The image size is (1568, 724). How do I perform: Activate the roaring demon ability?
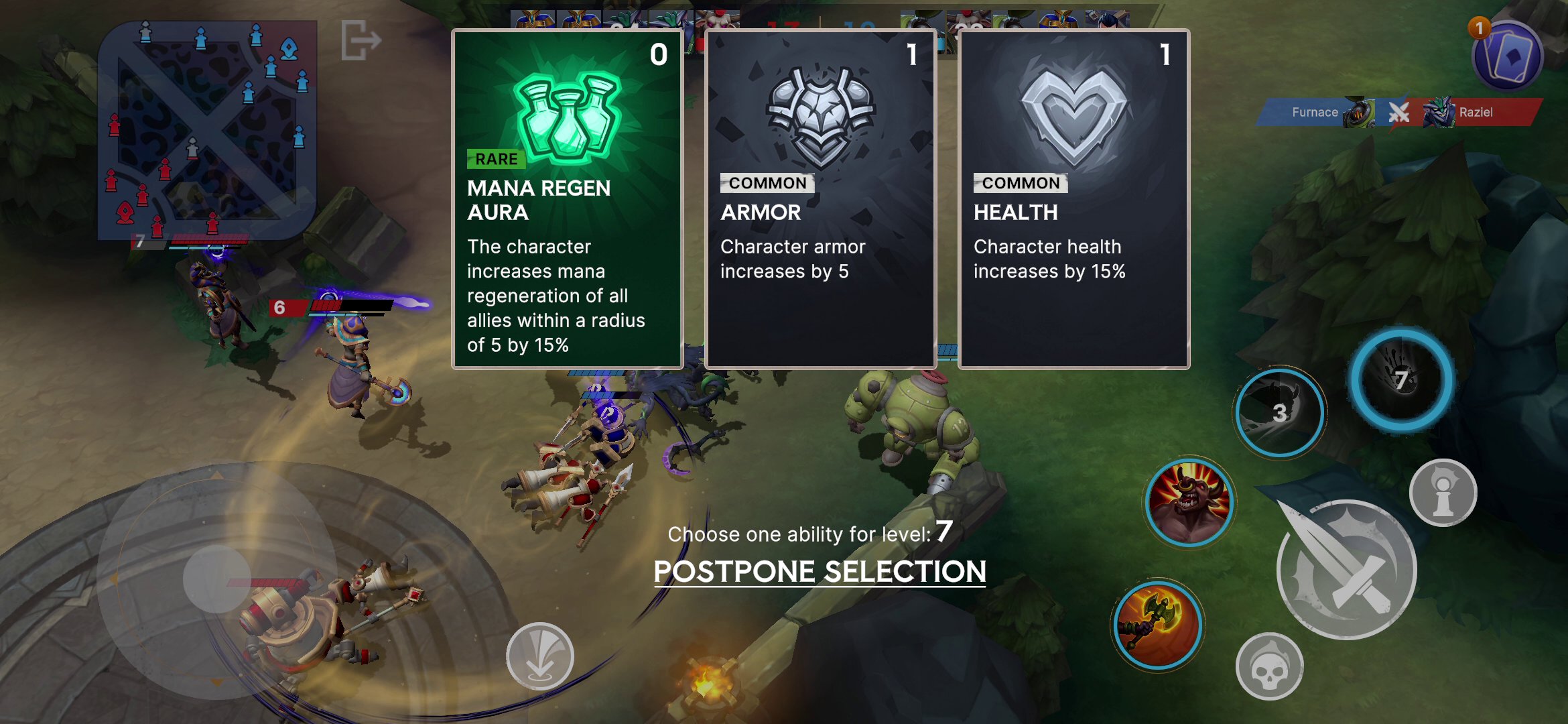click(1189, 502)
